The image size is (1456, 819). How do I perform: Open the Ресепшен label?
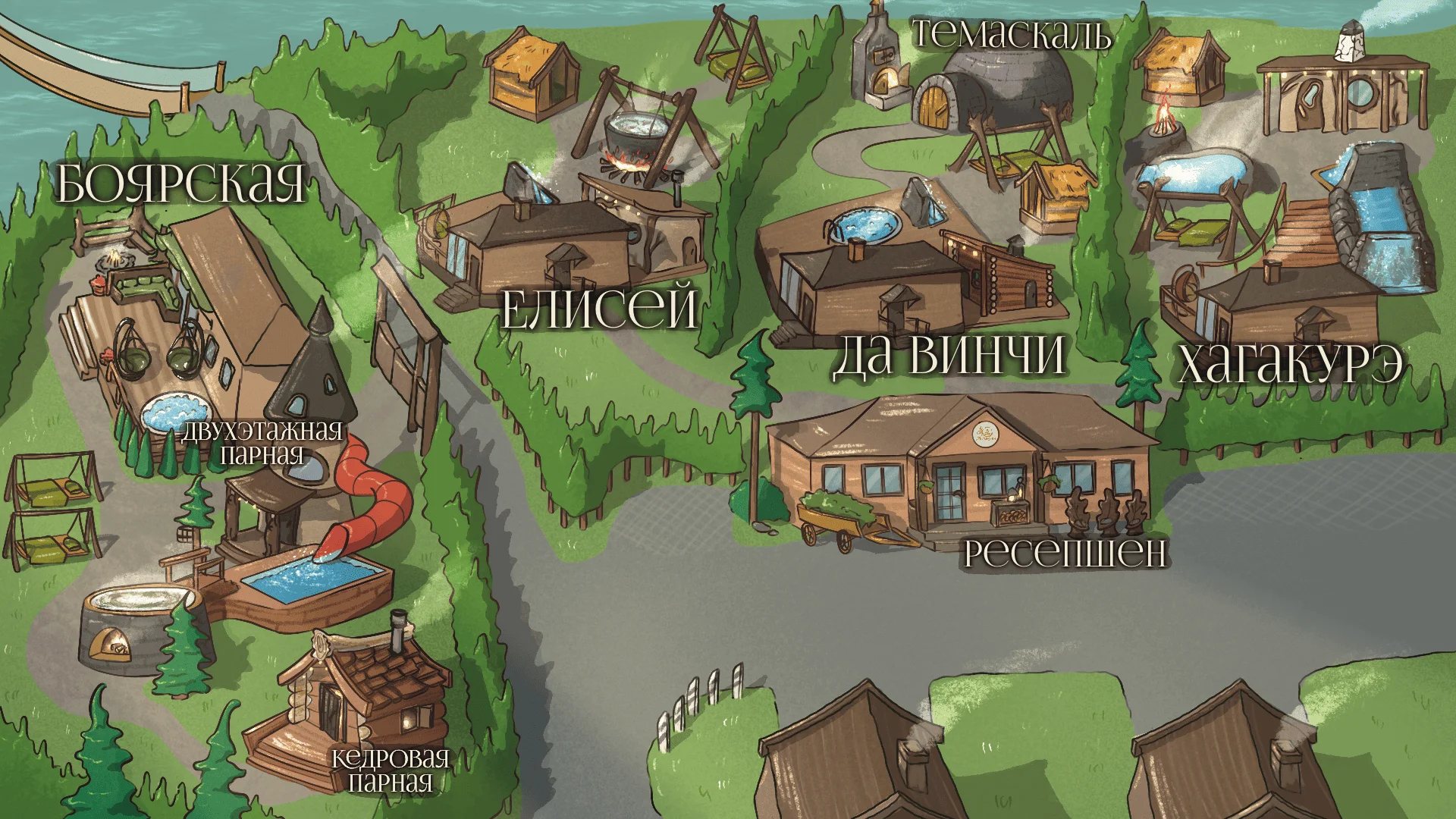1065,553
